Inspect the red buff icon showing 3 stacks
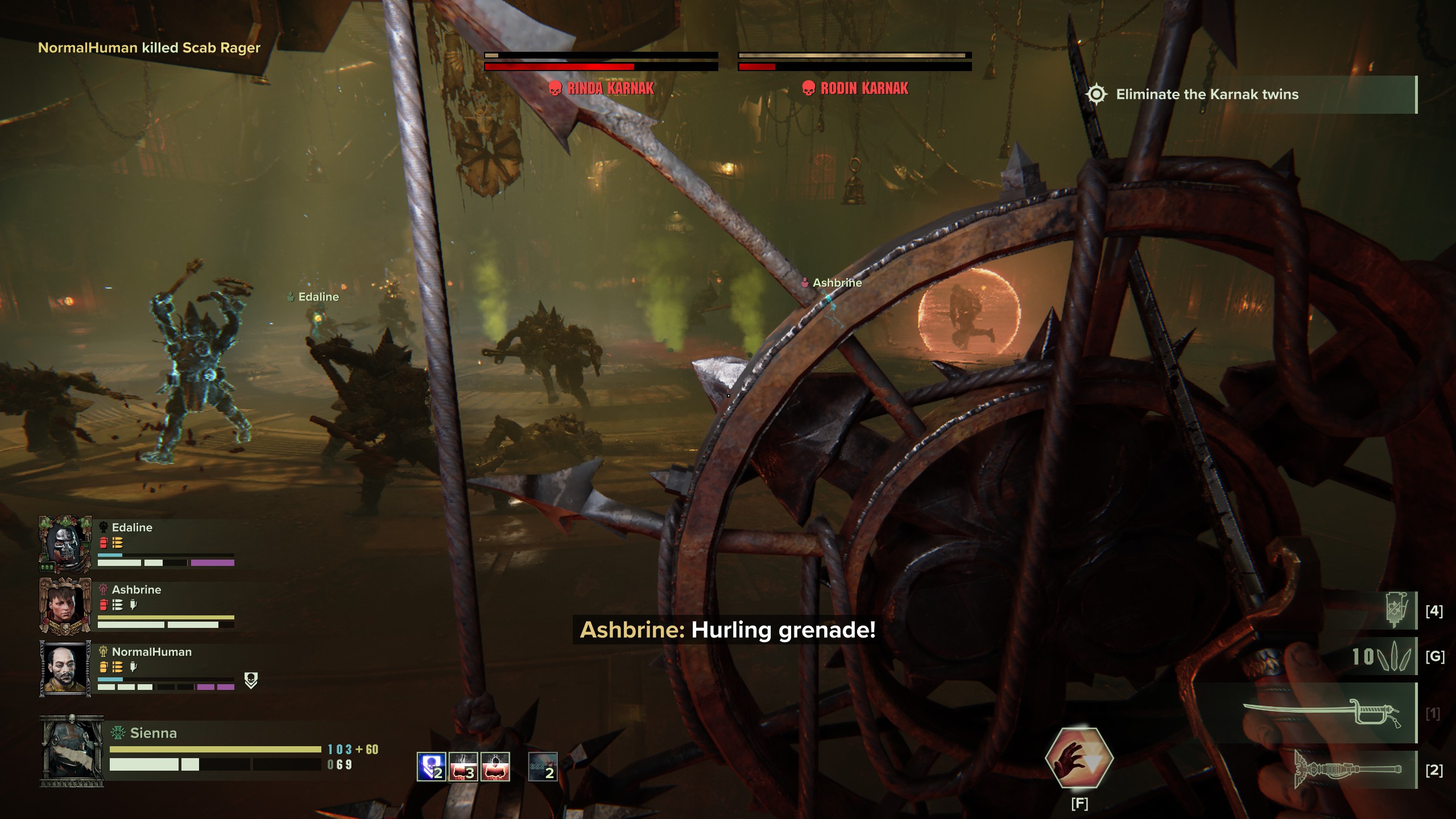1456x819 pixels. point(463,766)
